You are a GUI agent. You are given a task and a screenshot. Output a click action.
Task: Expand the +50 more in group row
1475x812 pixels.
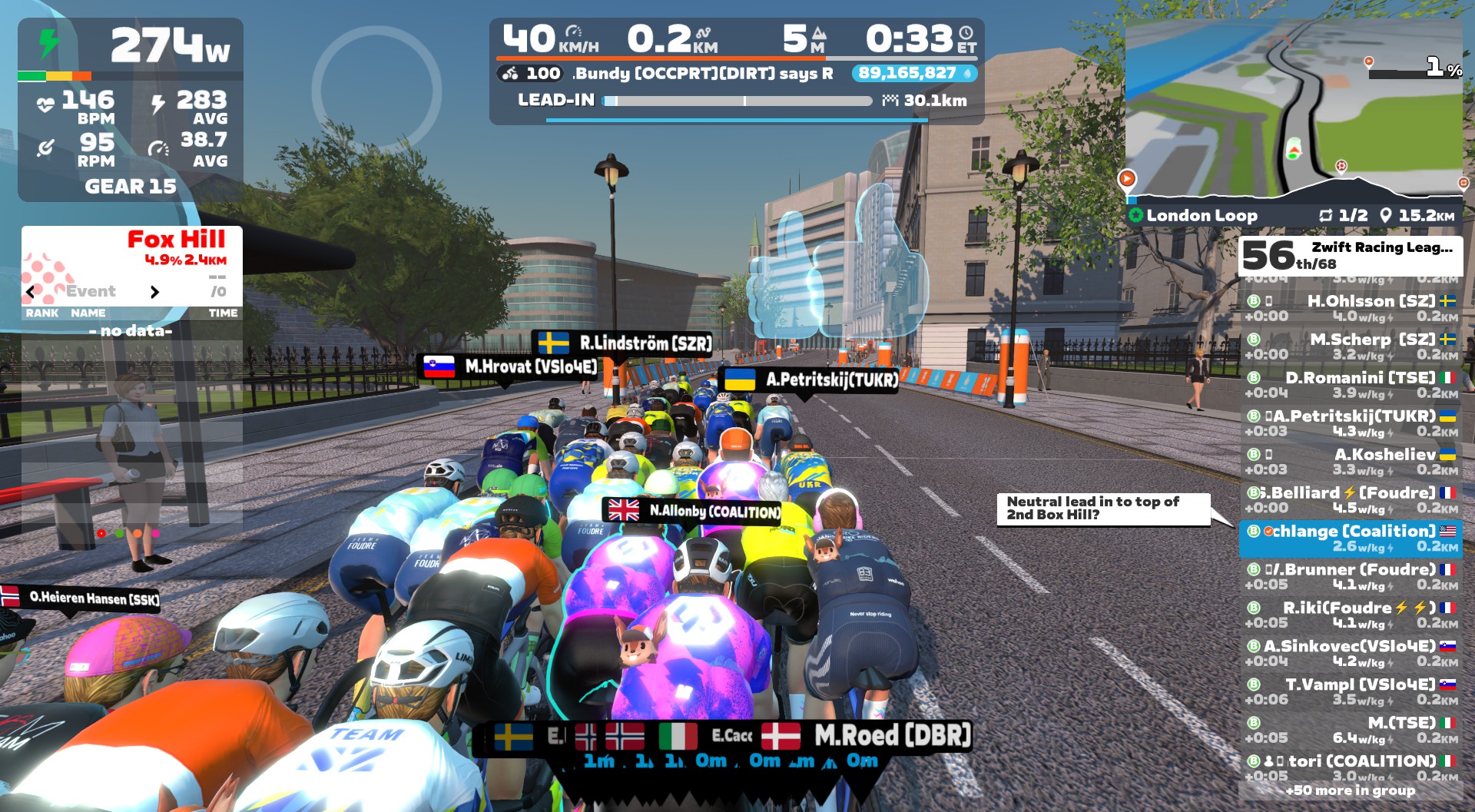(1350, 790)
